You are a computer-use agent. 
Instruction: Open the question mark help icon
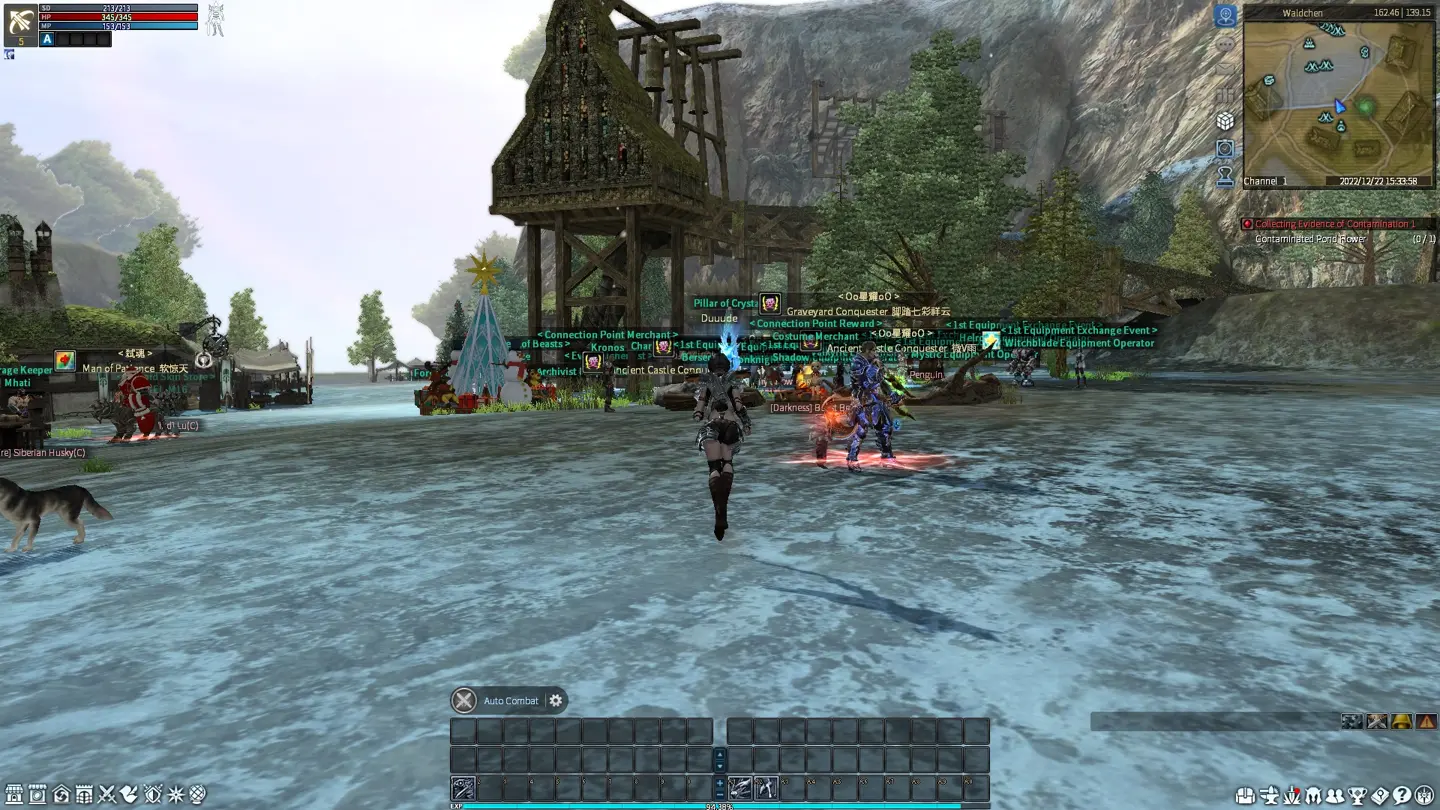(x=1402, y=796)
